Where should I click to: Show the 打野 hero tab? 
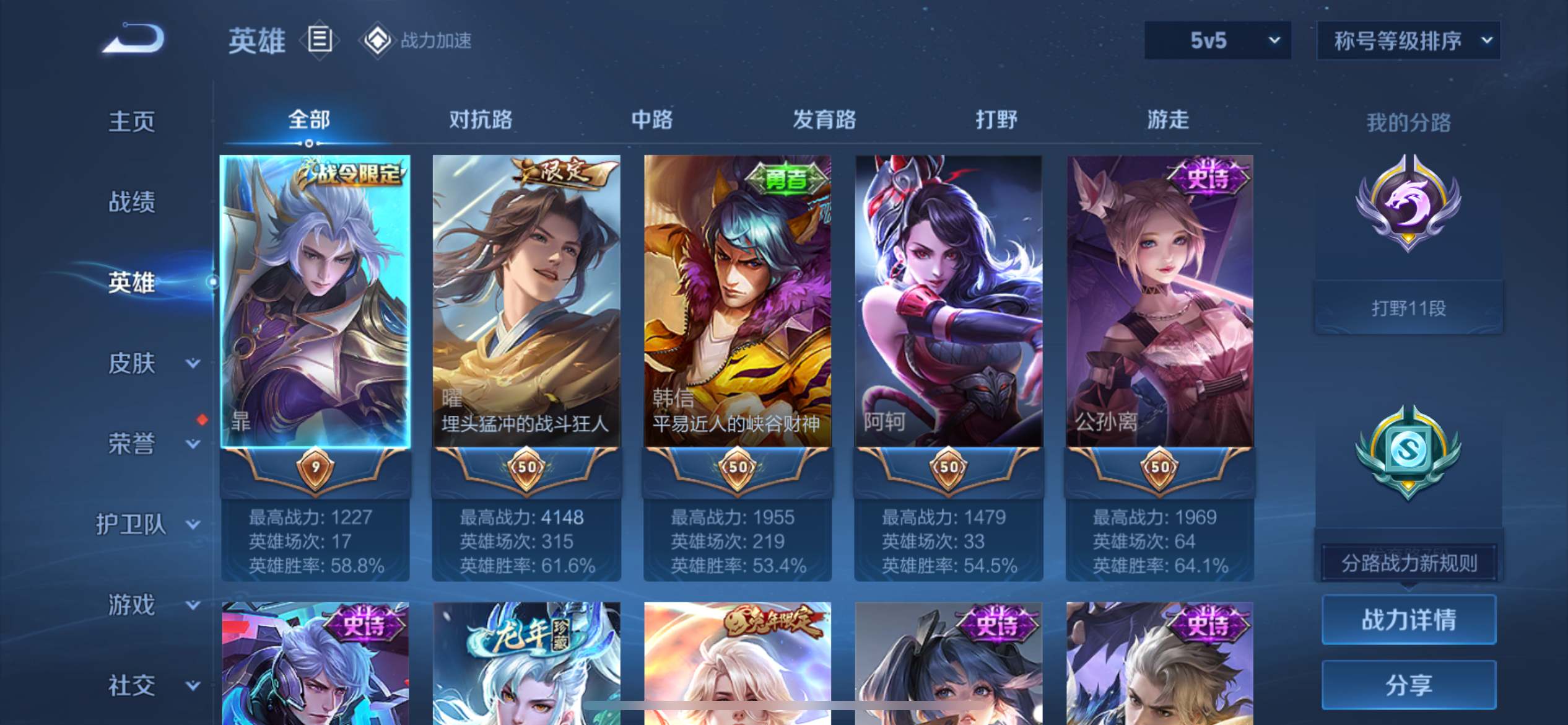click(x=996, y=120)
